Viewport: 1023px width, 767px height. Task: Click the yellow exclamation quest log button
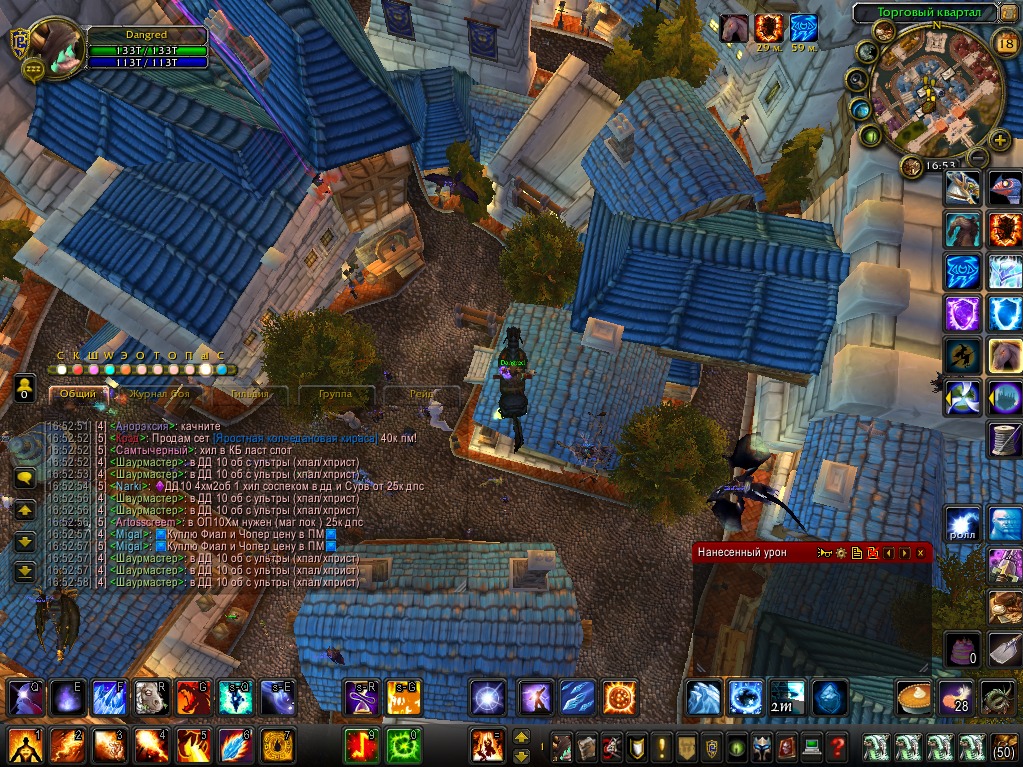[x=661, y=746]
